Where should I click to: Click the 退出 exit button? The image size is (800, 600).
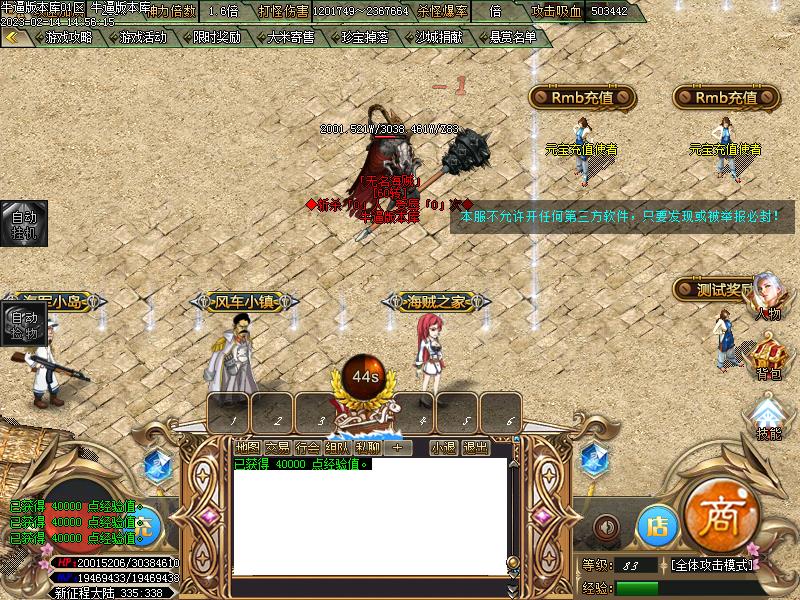[x=476, y=447]
